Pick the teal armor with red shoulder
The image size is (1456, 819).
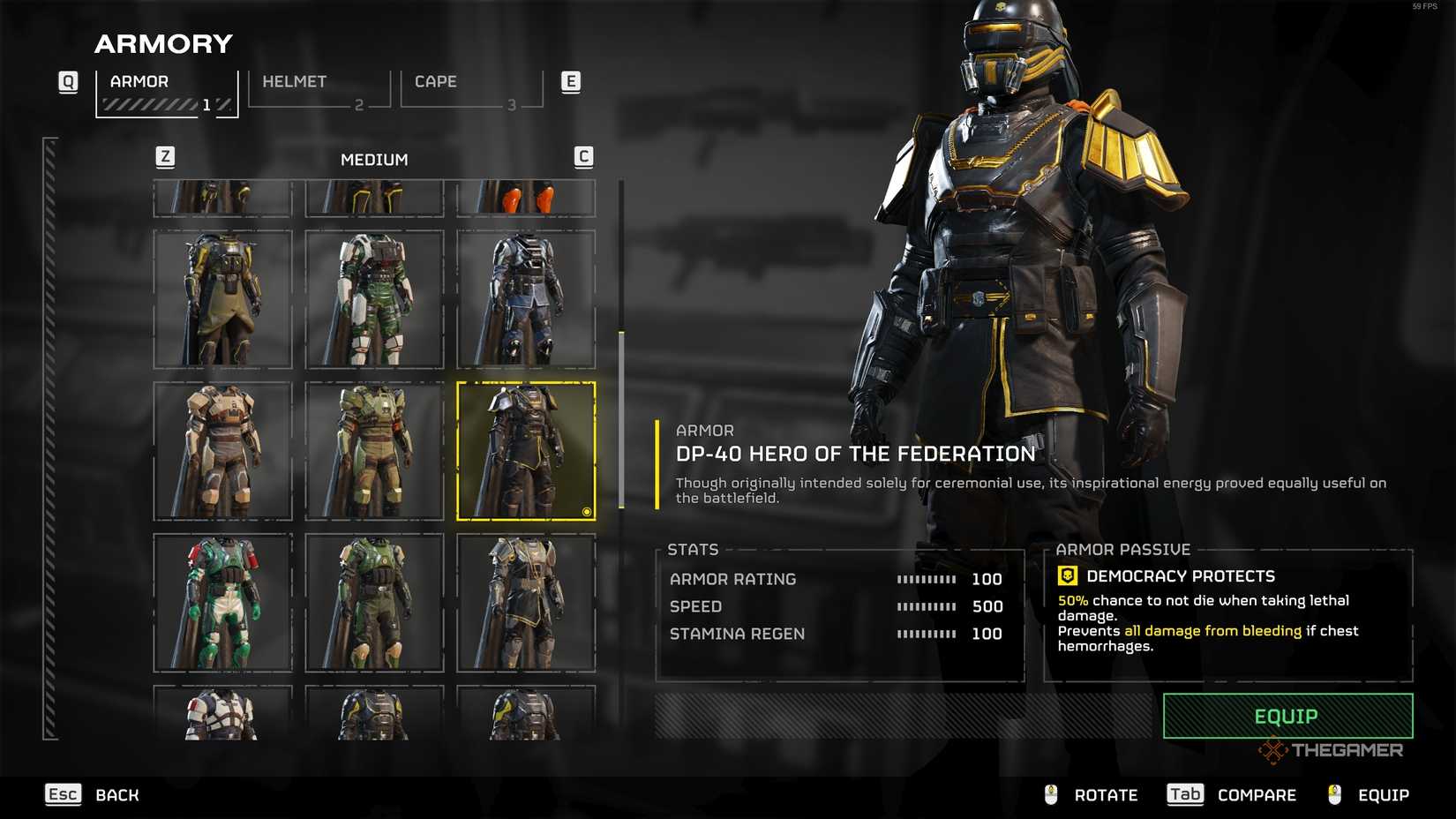pyautogui.click(x=222, y=603)
